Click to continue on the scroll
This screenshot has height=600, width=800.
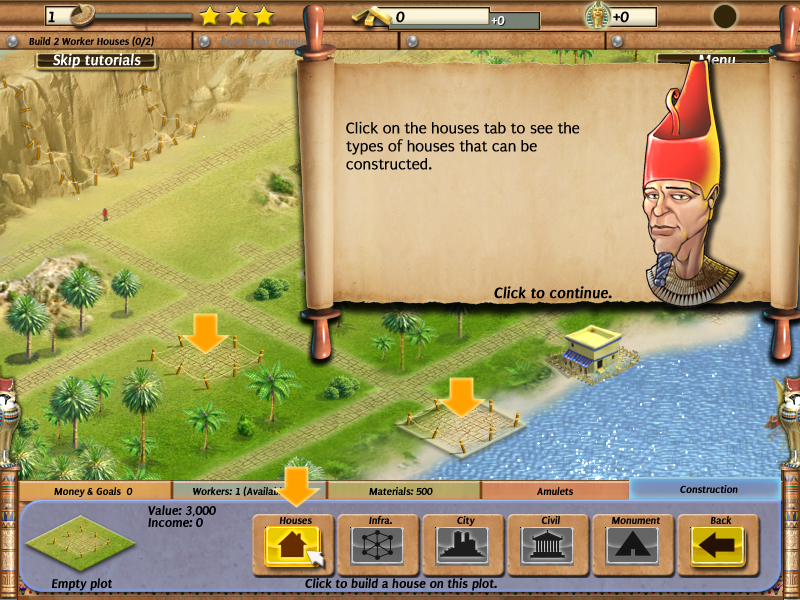552,293
